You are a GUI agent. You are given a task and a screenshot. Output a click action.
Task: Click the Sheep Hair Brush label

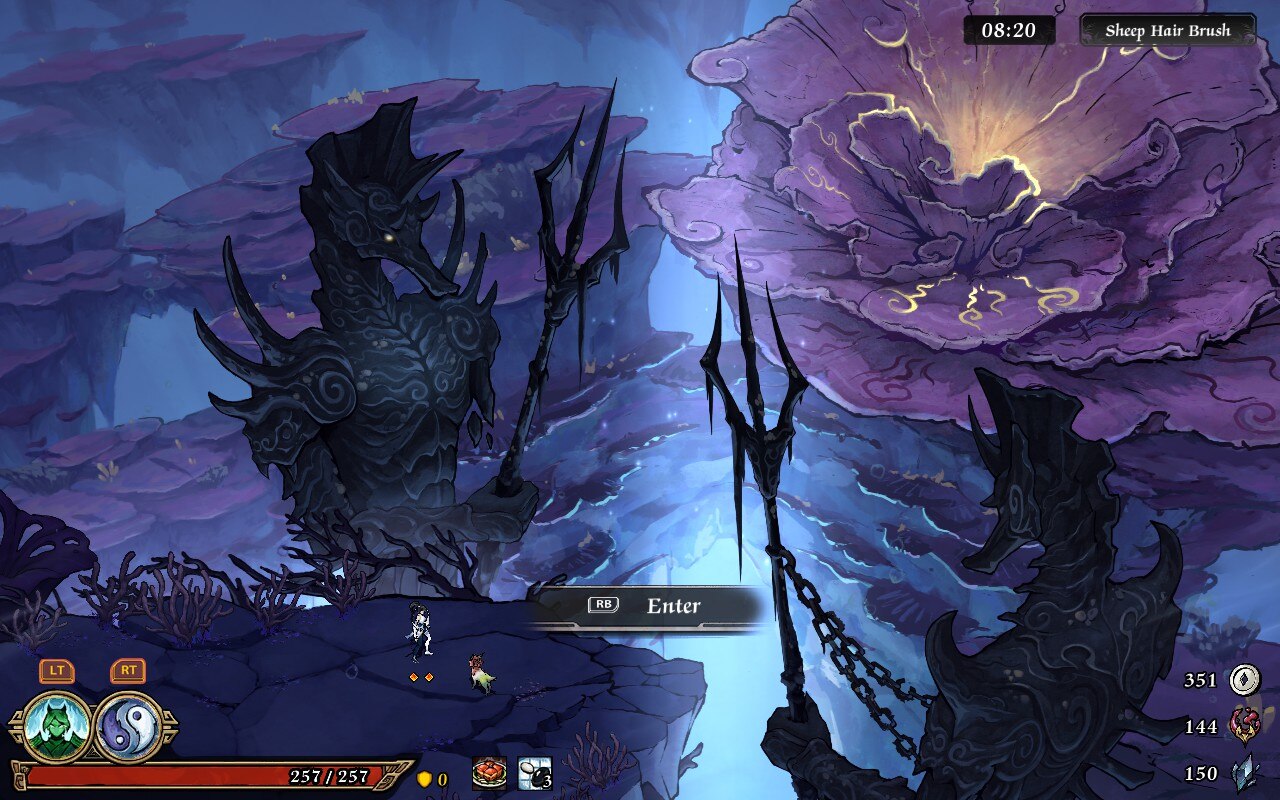[x=1167, y=30]
